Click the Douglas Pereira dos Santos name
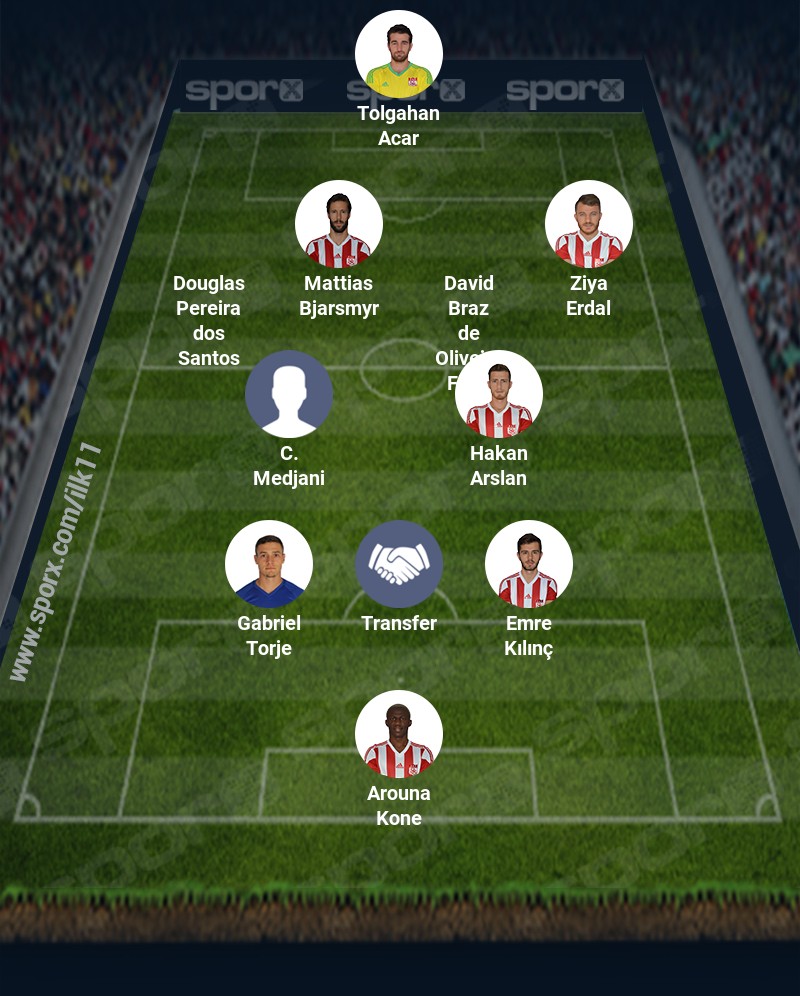 click(209, 320)
